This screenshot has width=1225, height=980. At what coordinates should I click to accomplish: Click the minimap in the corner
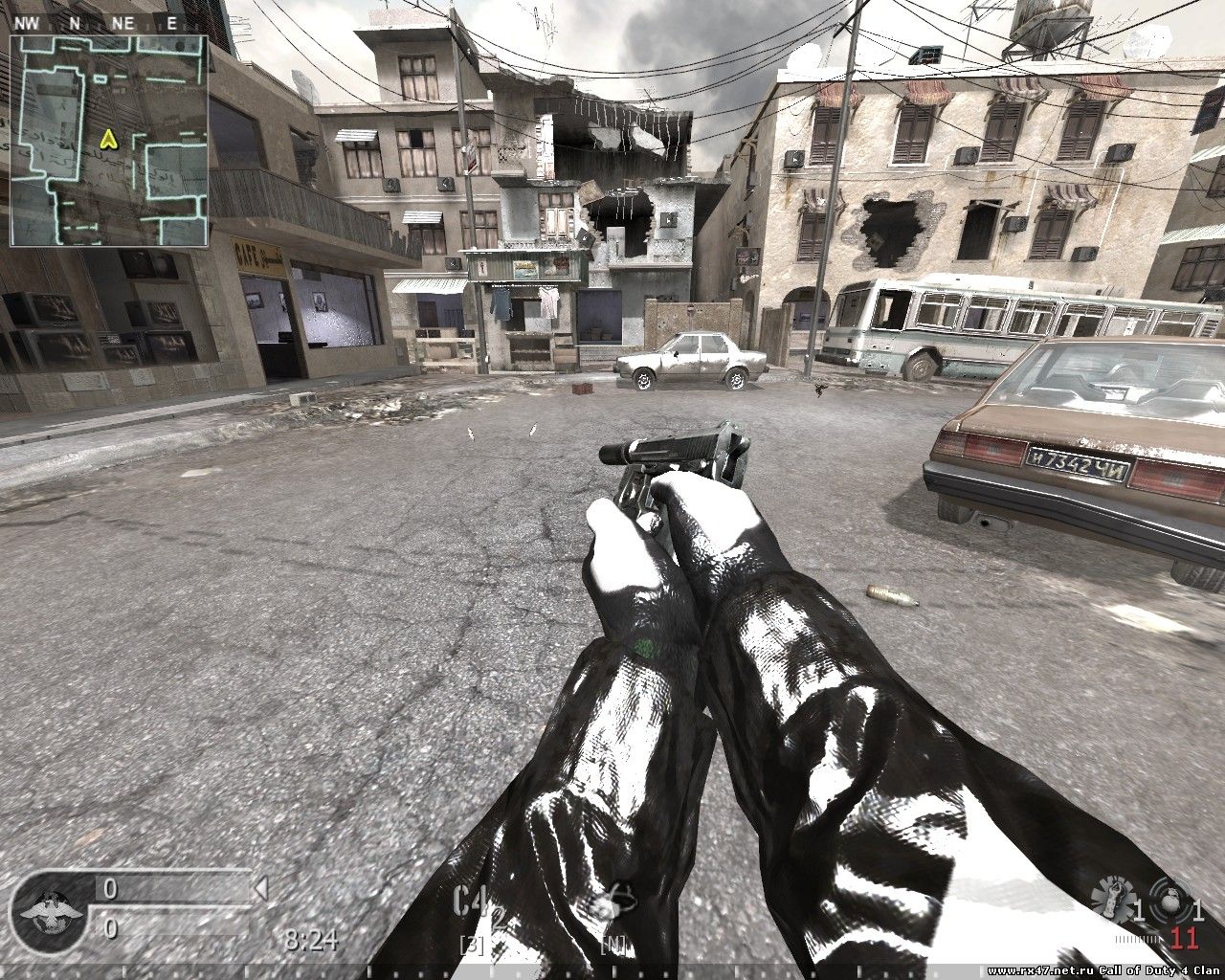109,140
